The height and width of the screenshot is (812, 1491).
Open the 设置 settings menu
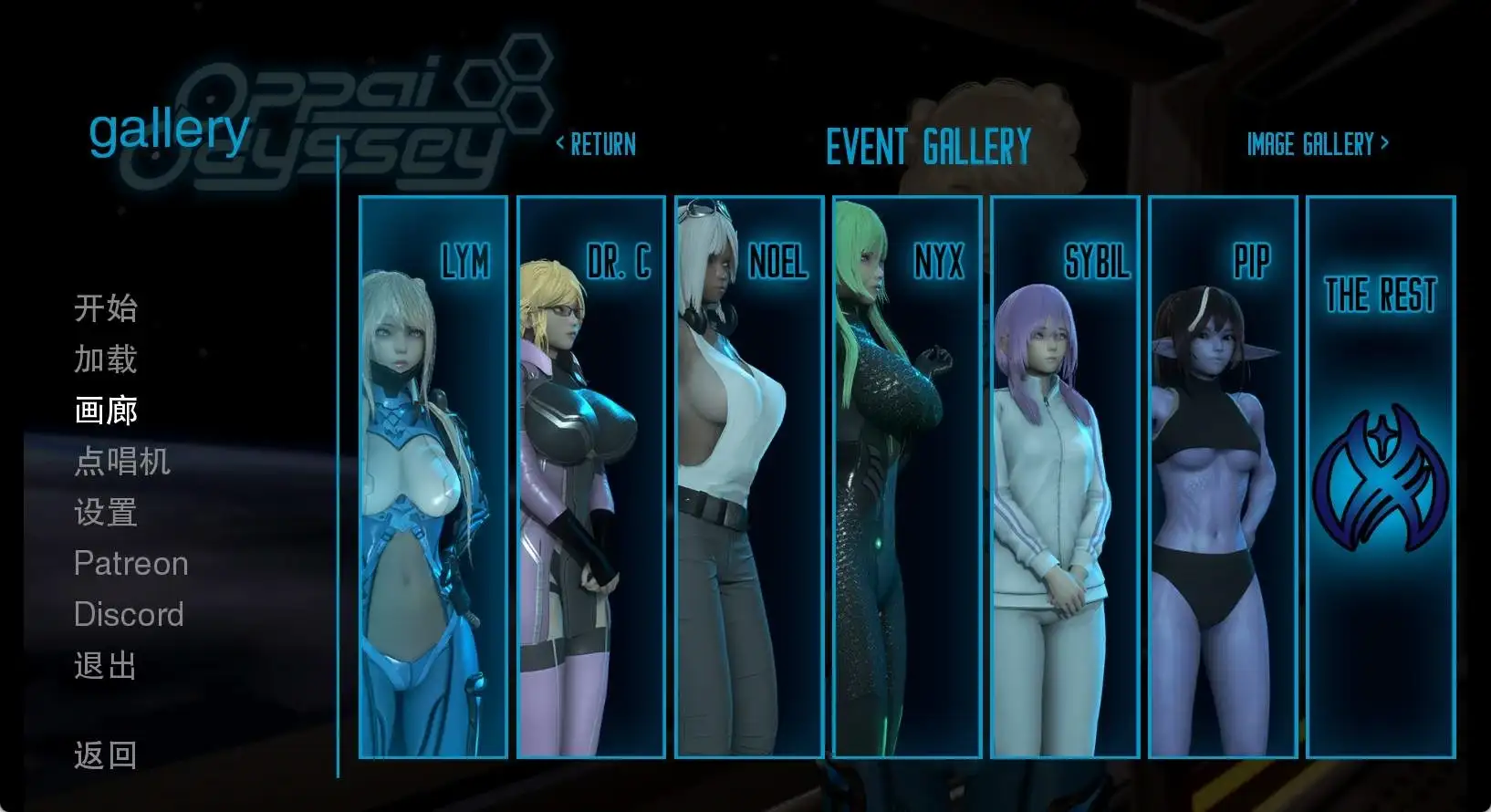pyautogui.click(x=106, y=513)
